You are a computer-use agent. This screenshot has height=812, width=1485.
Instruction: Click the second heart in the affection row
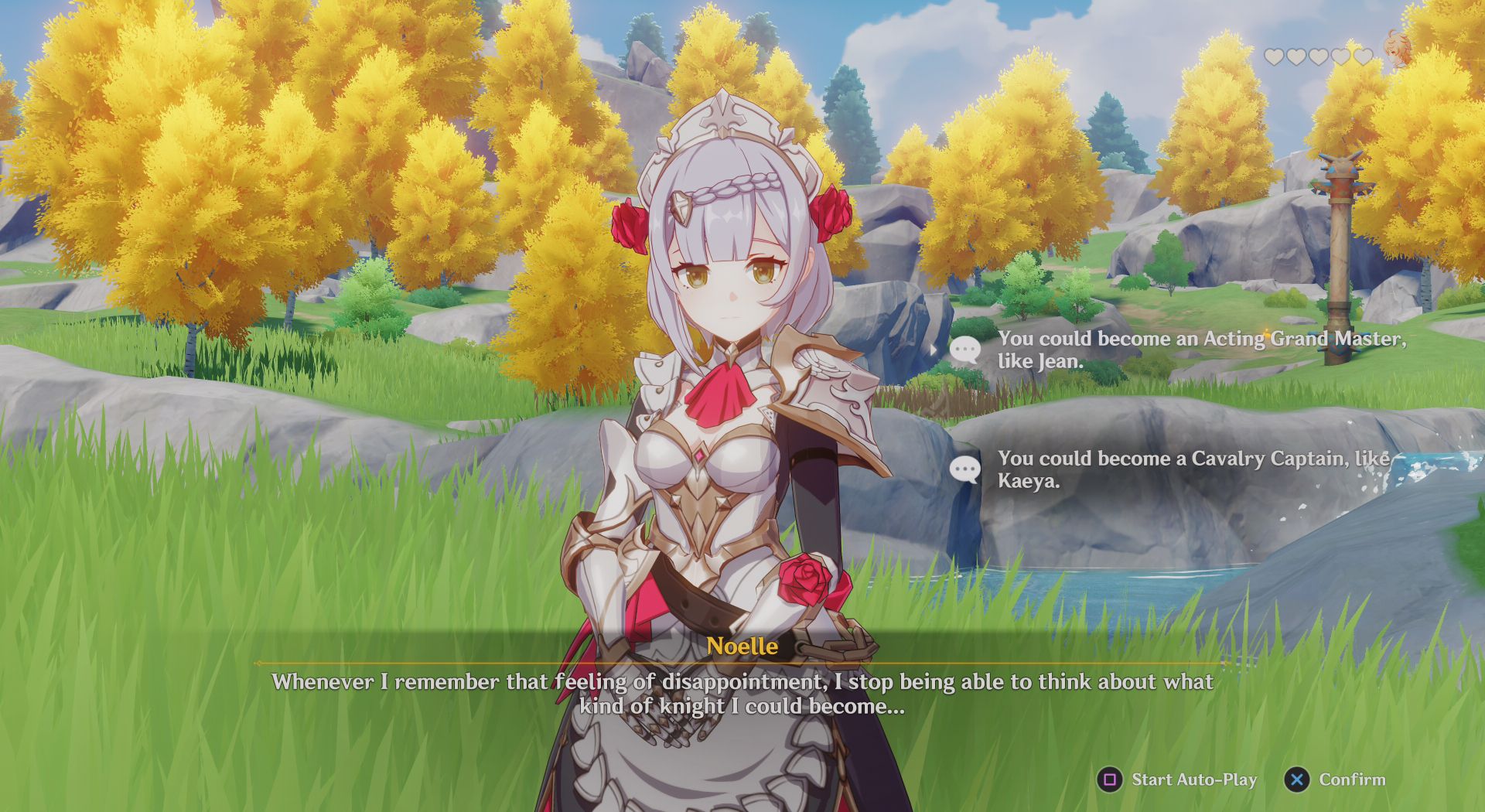(x=1297, y=56)
